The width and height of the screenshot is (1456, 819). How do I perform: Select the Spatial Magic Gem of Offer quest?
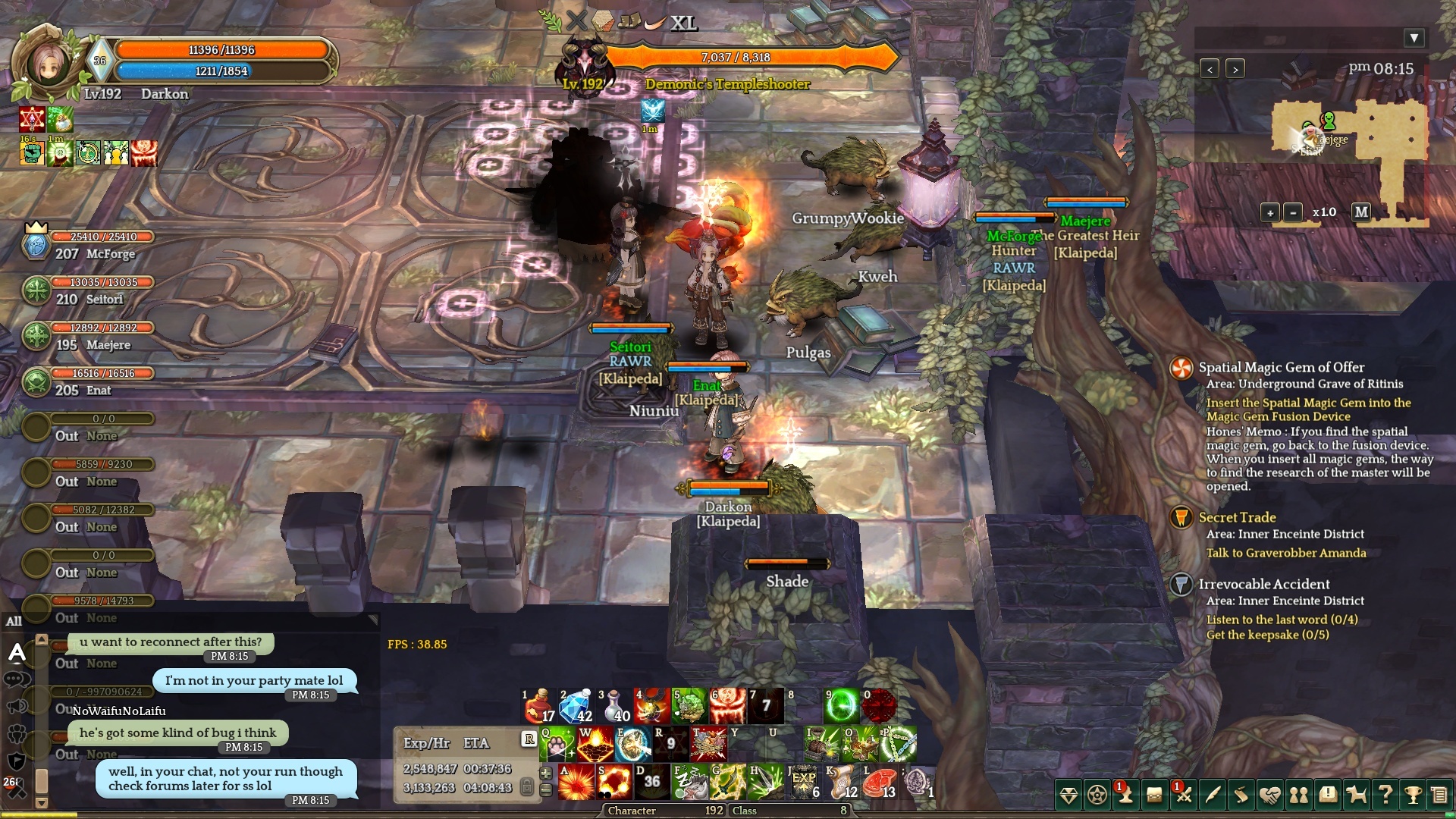point(1281,367)
